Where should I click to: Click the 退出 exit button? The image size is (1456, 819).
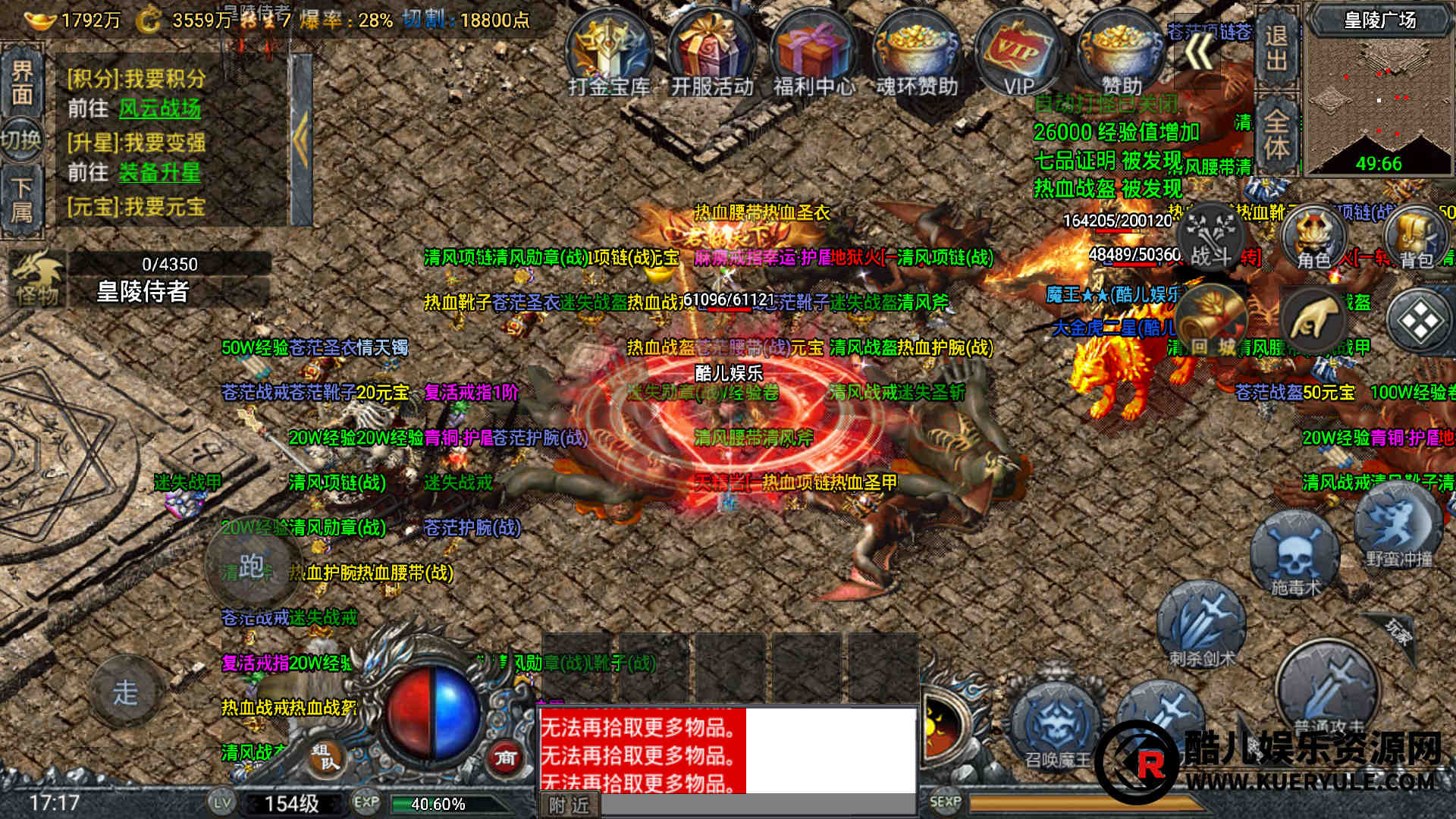click(x=1276, y=47)
